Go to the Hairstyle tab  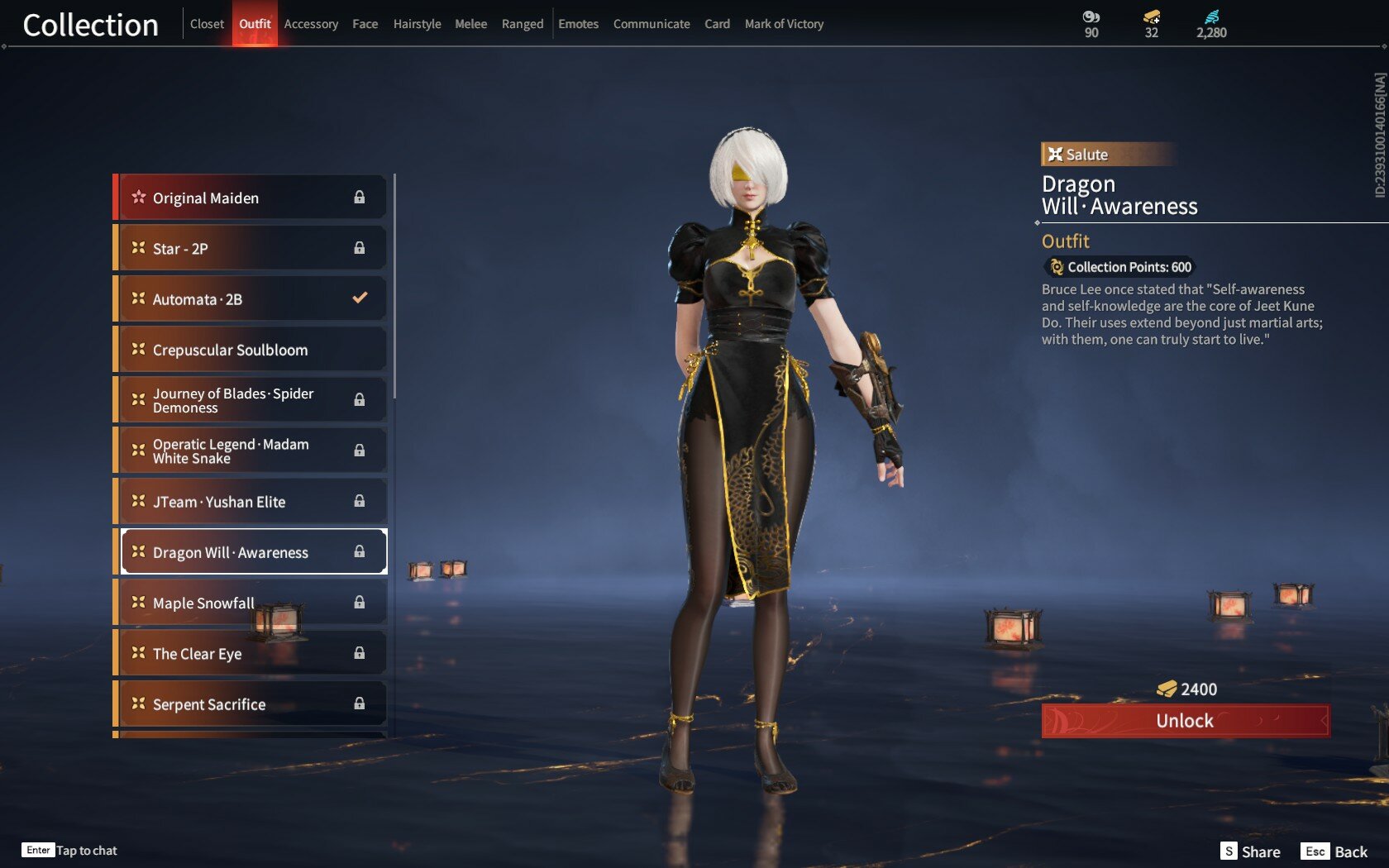click(417, 24)
